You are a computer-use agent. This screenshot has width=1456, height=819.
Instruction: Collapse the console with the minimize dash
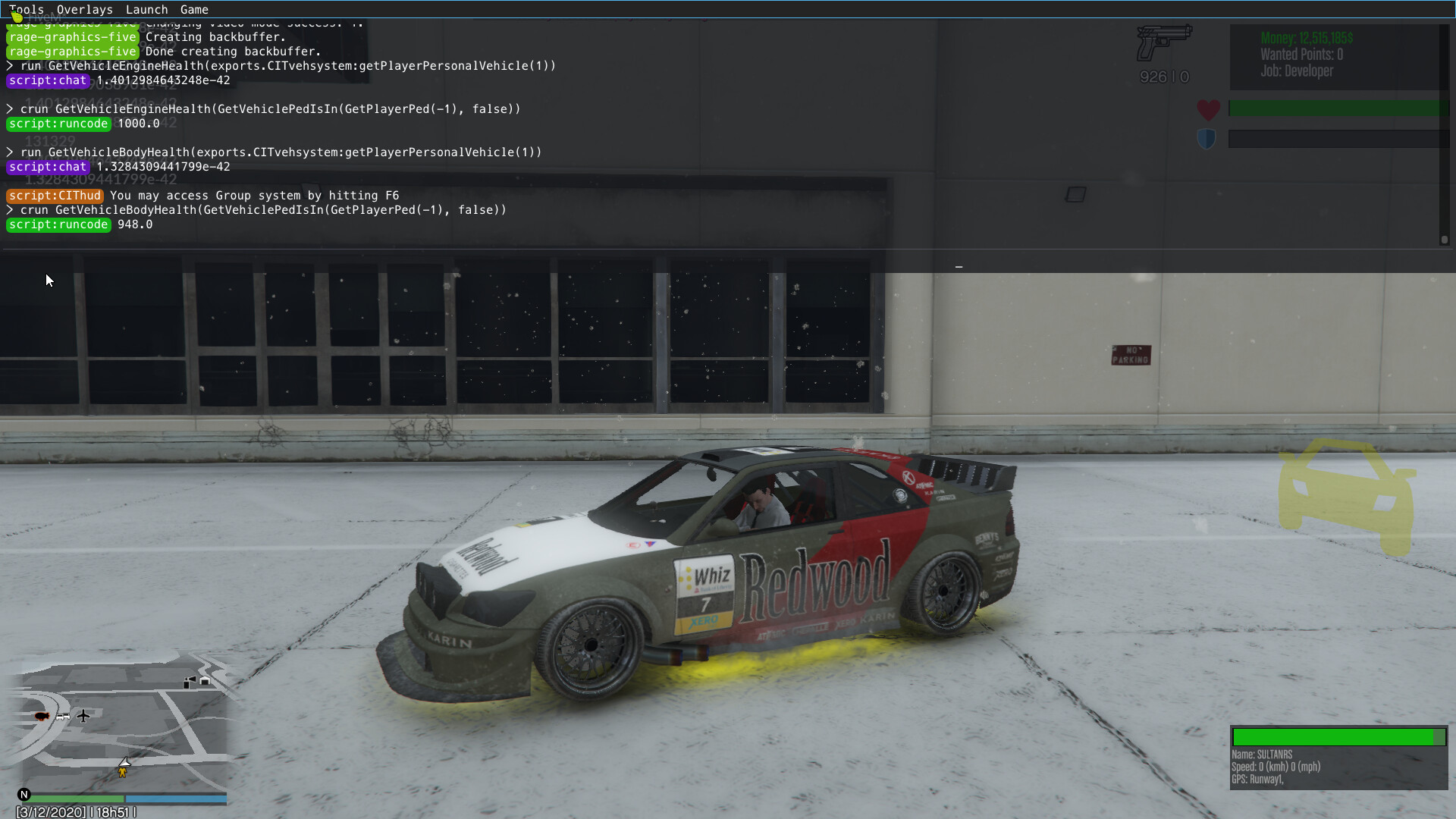959,266
